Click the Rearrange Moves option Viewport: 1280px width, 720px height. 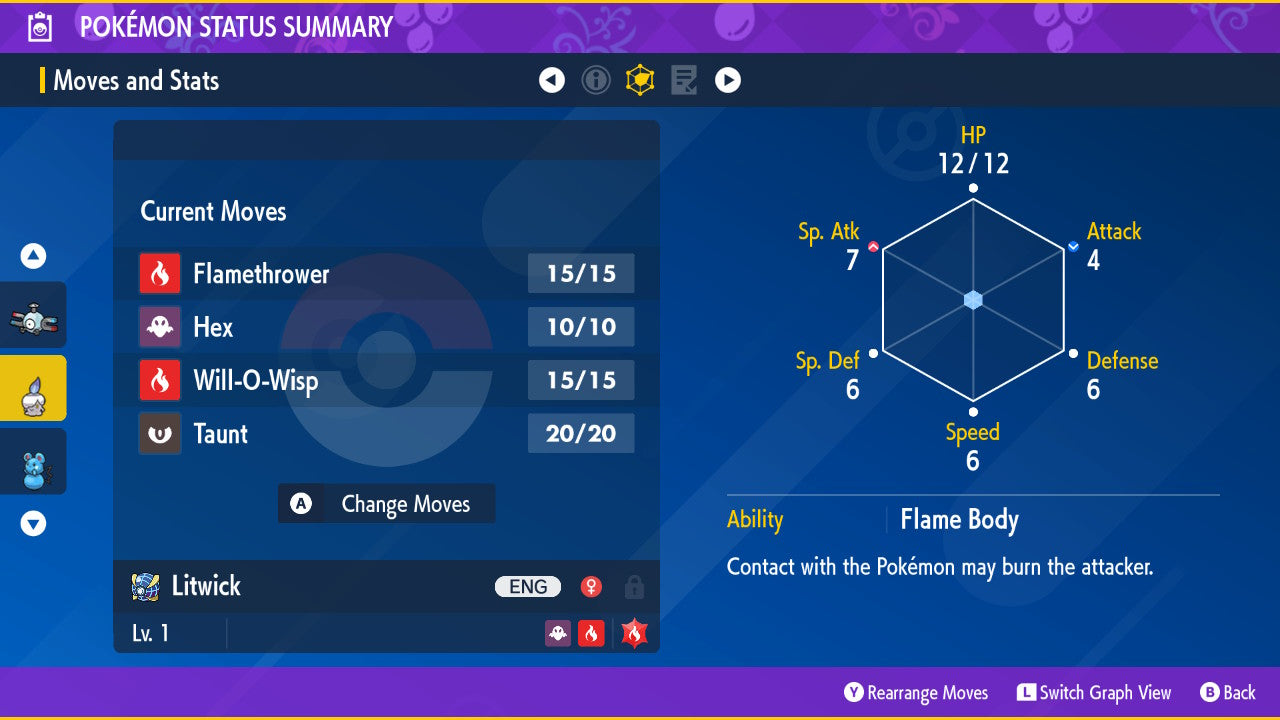(916, 693)
